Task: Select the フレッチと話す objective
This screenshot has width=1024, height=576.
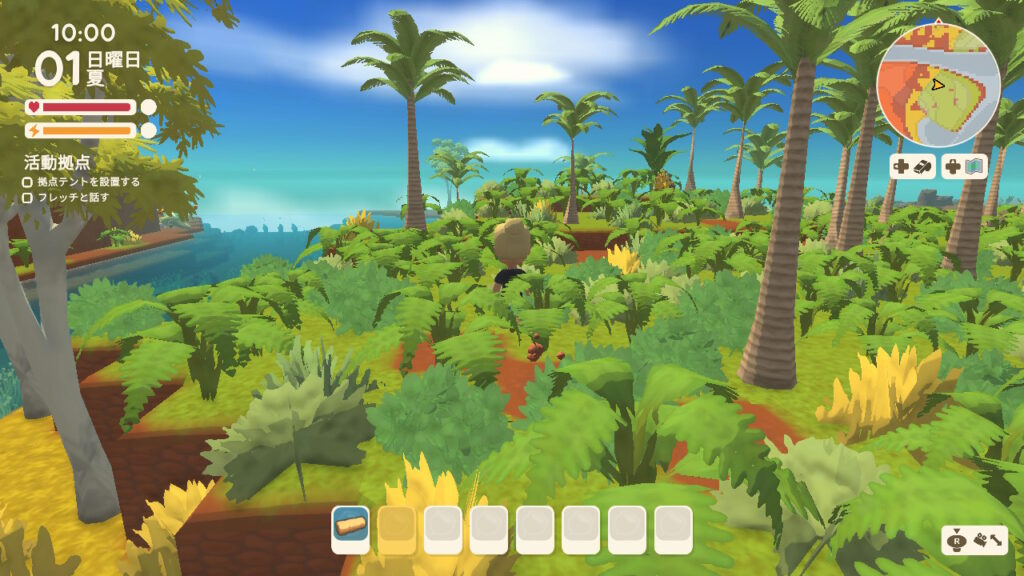Action: [72, 197]
